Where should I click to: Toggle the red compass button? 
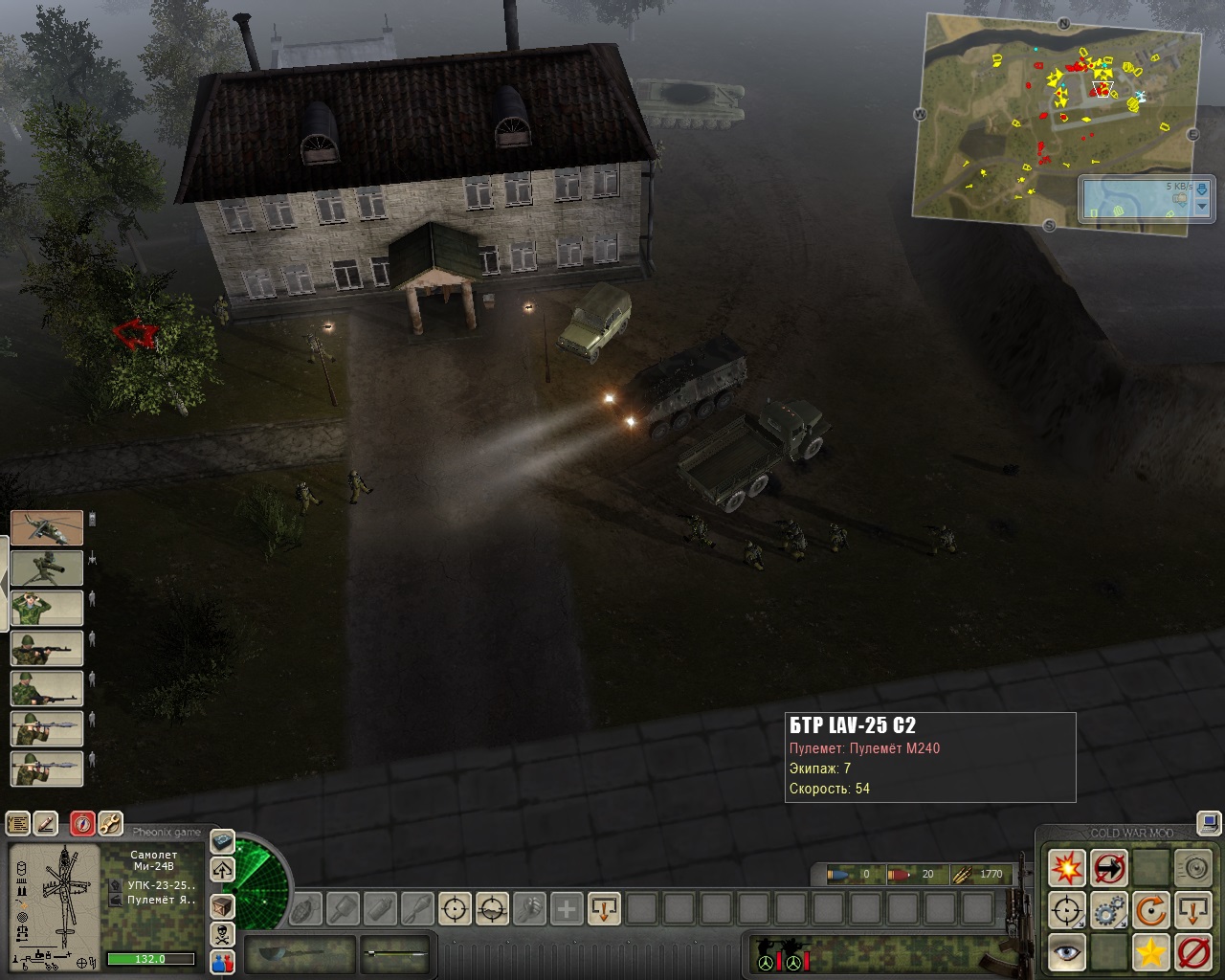point(82,823)
